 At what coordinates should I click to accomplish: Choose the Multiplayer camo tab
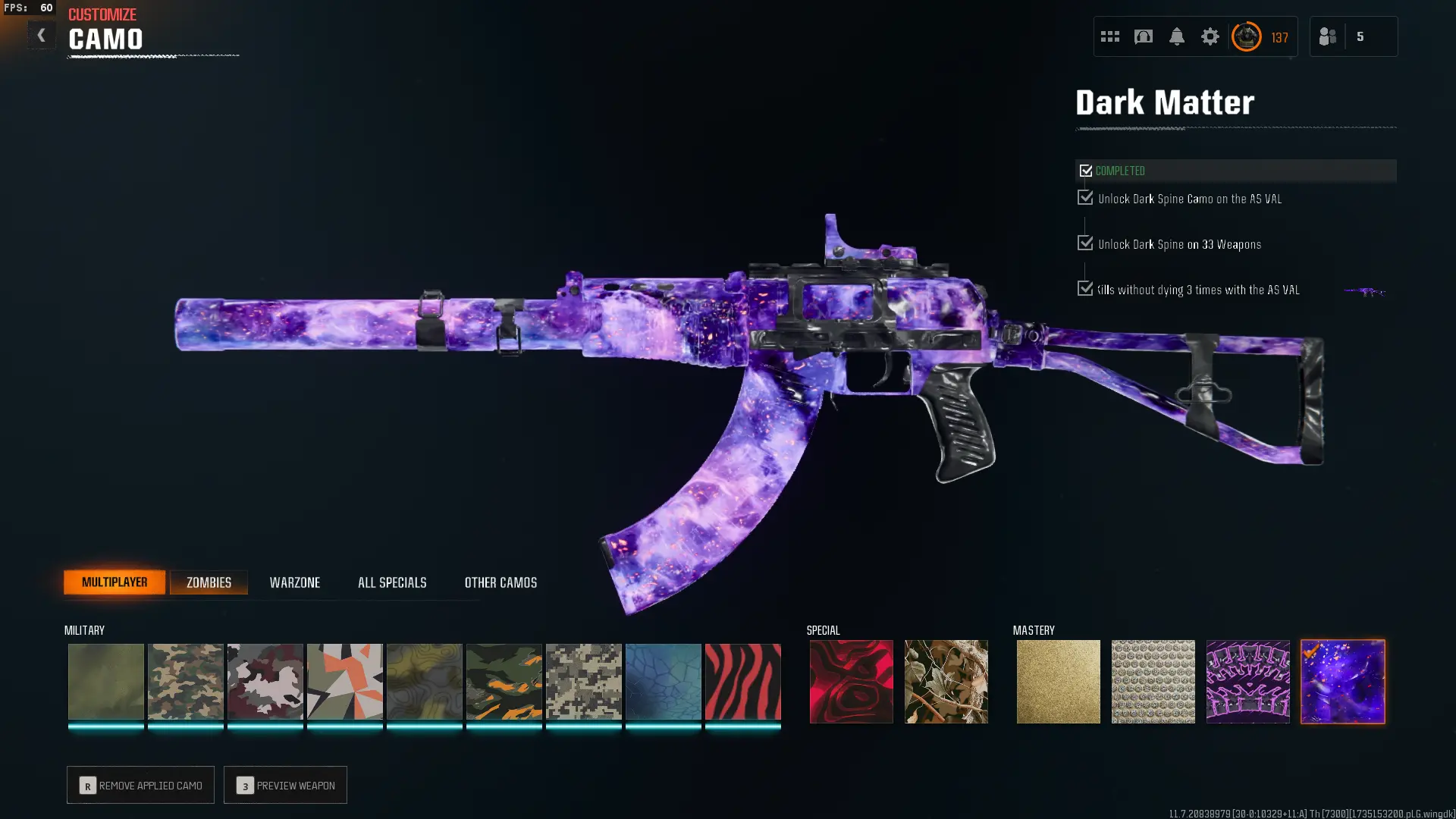coord(115,582)
